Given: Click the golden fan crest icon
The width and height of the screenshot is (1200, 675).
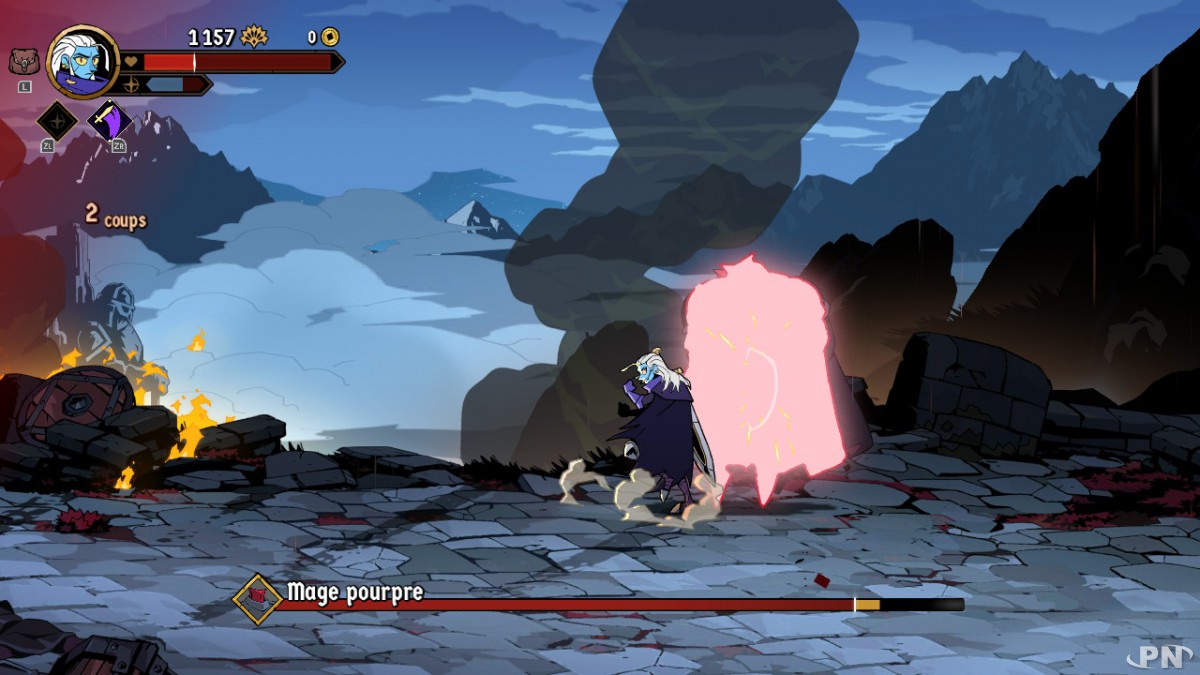Looking at the screenshot, I should click(254, 37).
